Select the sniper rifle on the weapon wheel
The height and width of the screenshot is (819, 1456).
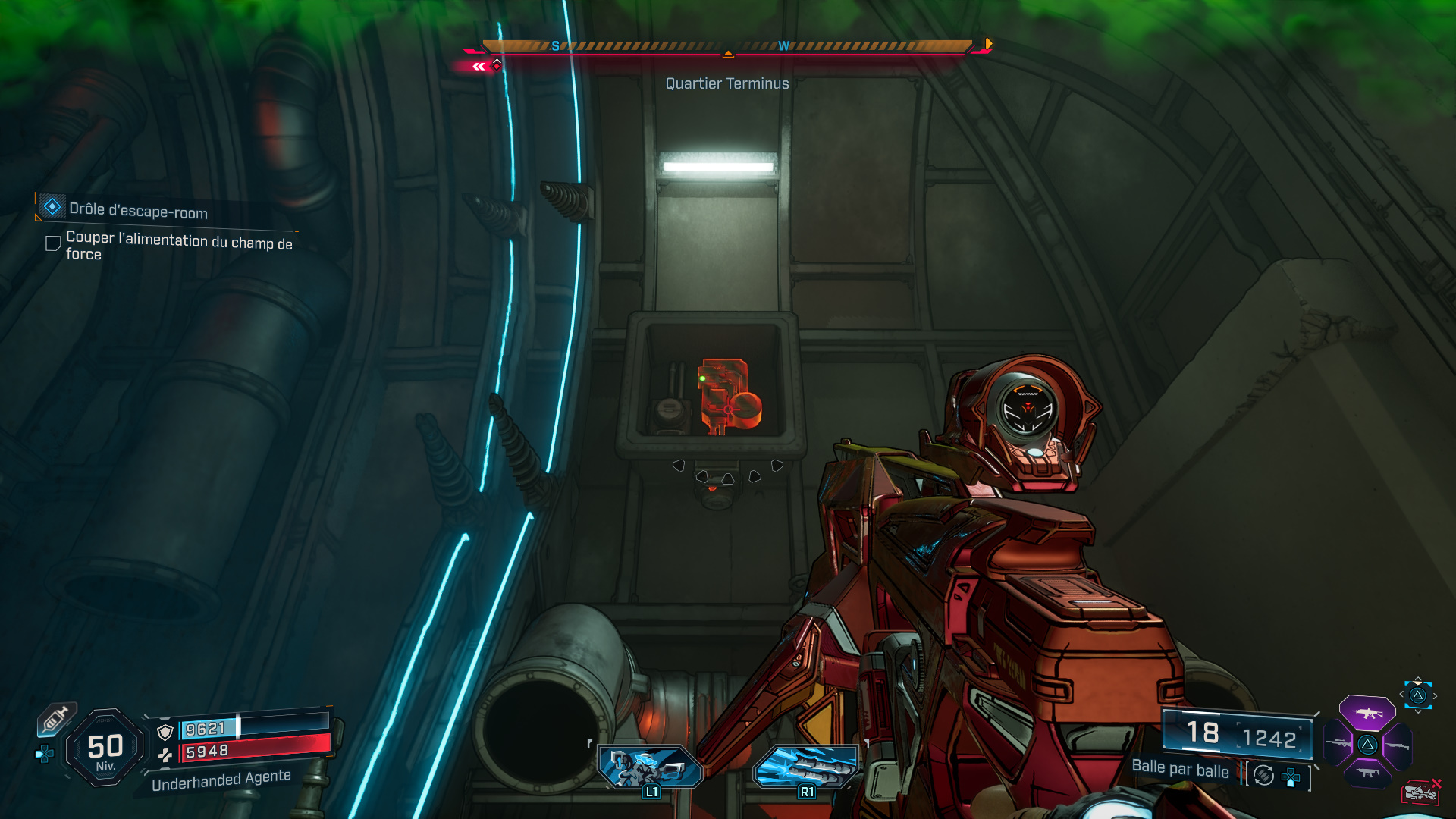pos(1338,743)
